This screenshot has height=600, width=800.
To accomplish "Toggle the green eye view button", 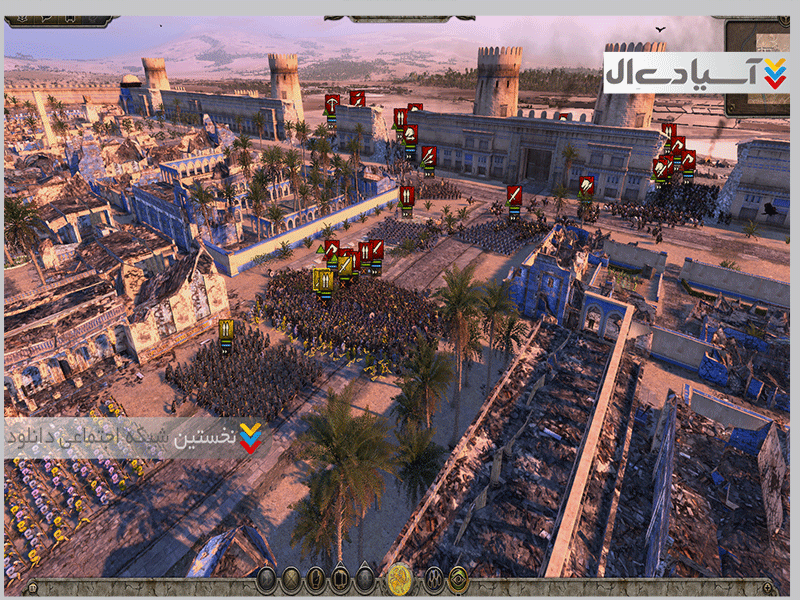I will point(458,578).
